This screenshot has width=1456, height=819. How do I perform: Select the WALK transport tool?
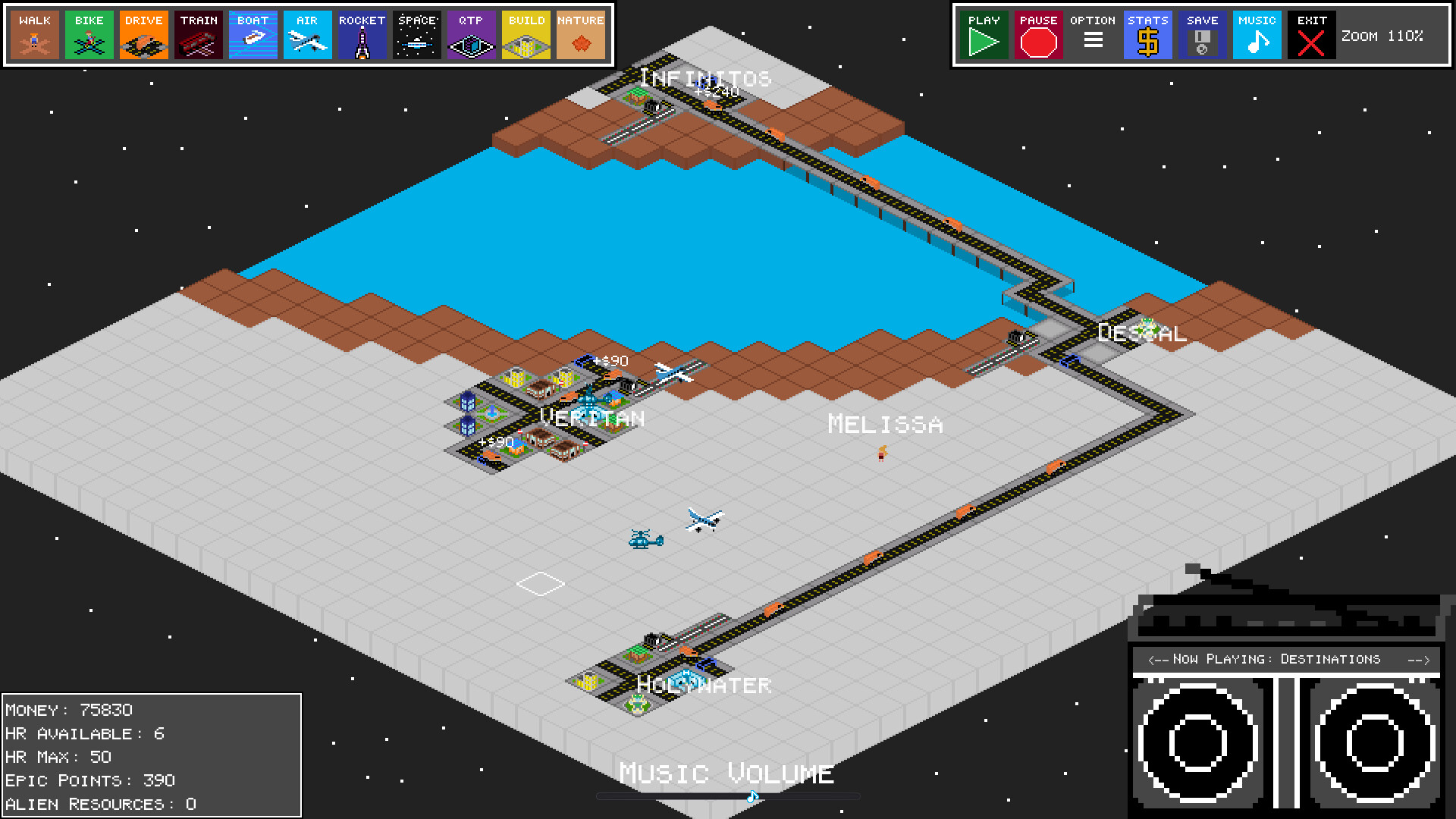click(33, 34)
